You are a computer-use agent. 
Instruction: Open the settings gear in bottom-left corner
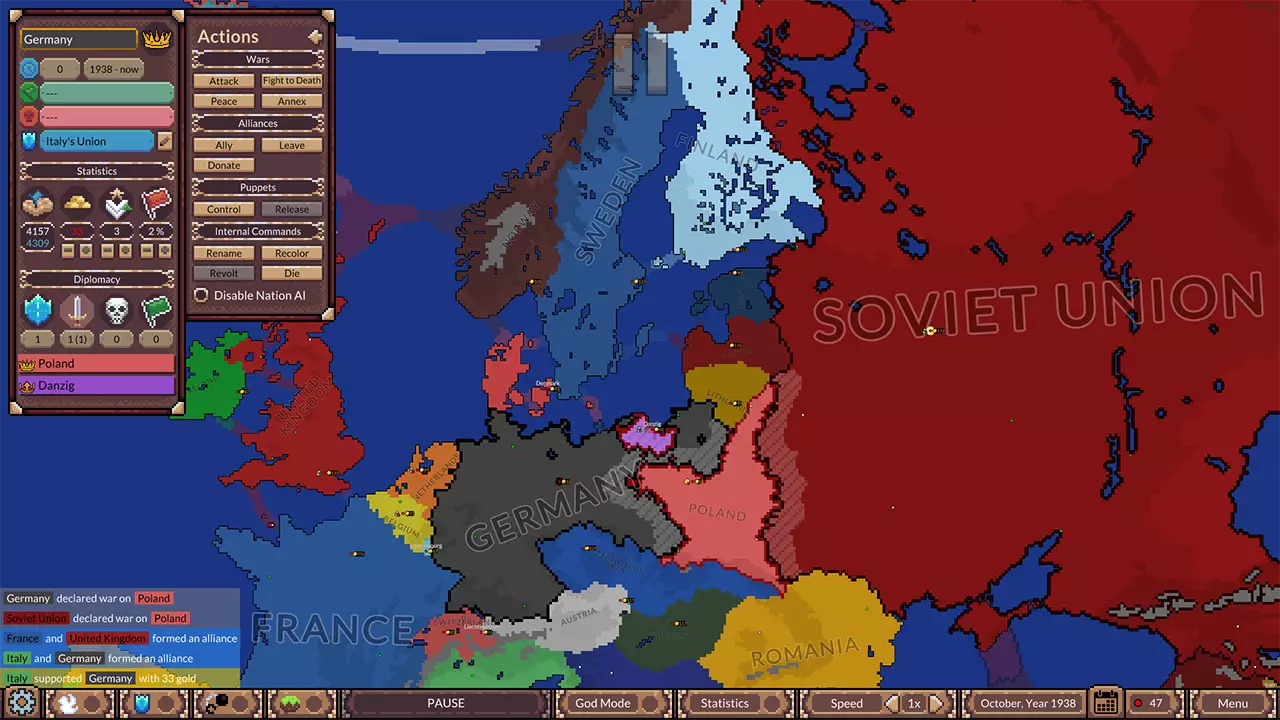22,703
